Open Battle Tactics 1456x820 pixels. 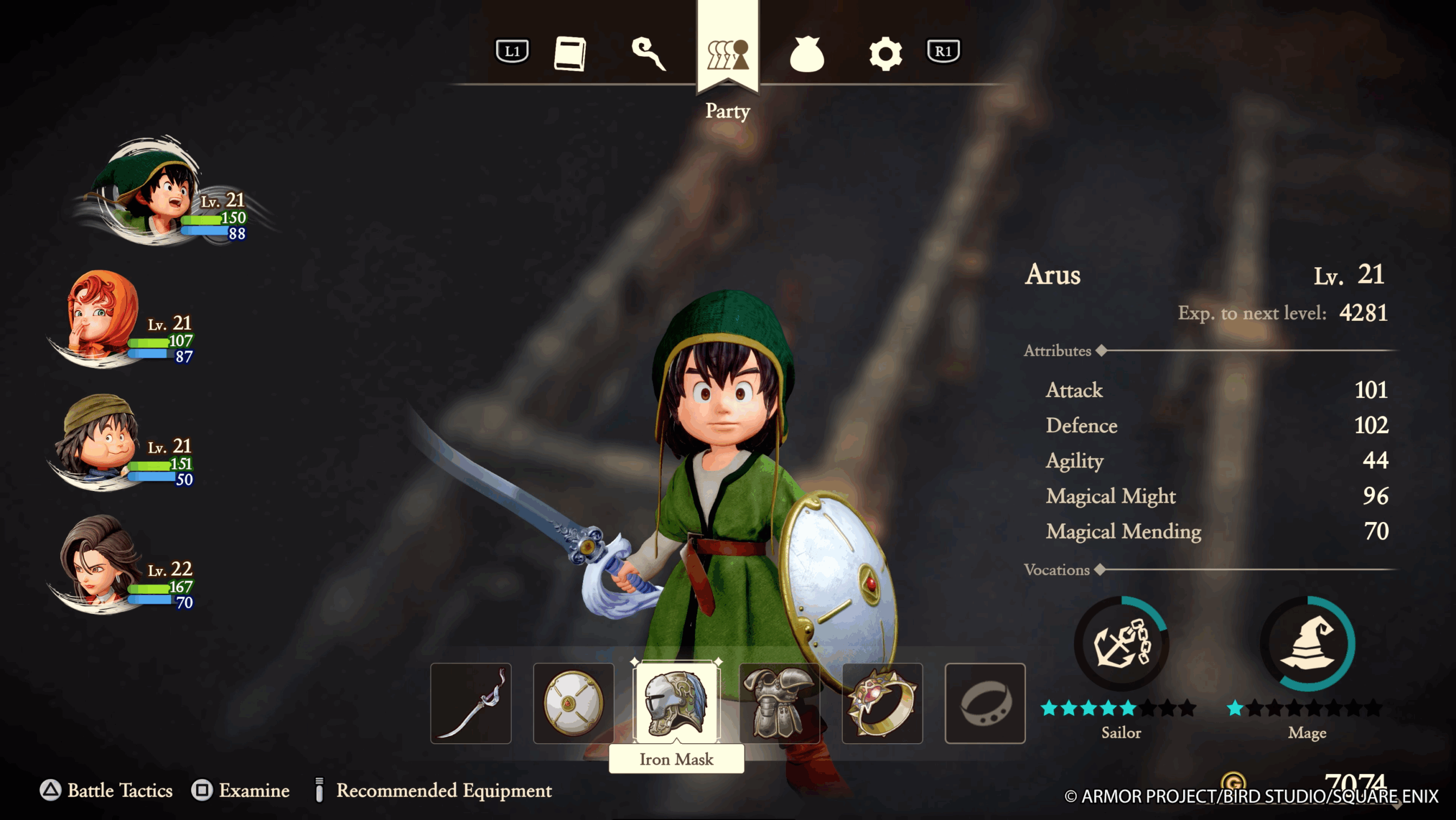pos(106,790)
